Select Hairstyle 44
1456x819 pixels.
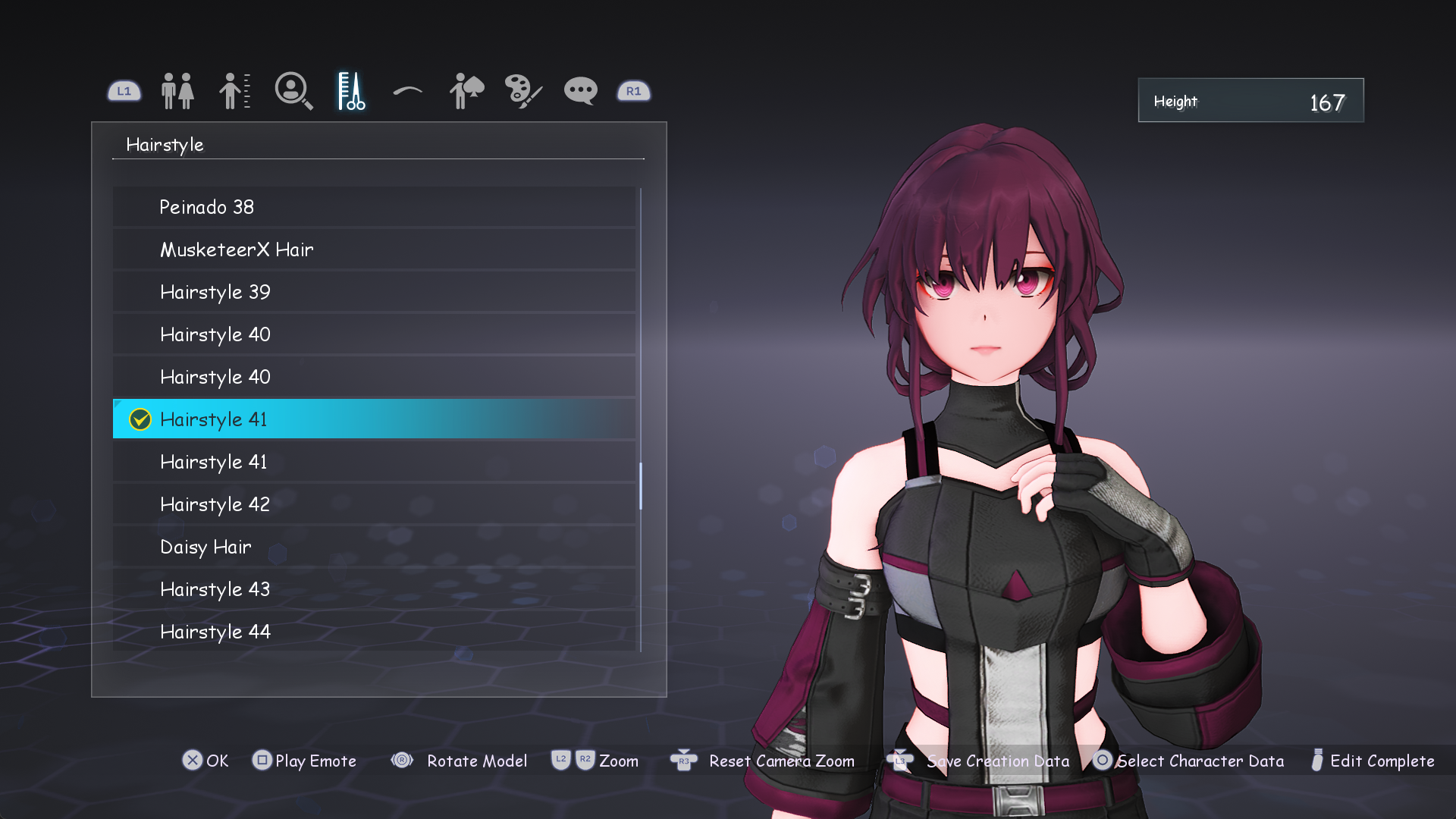point(374,632)
